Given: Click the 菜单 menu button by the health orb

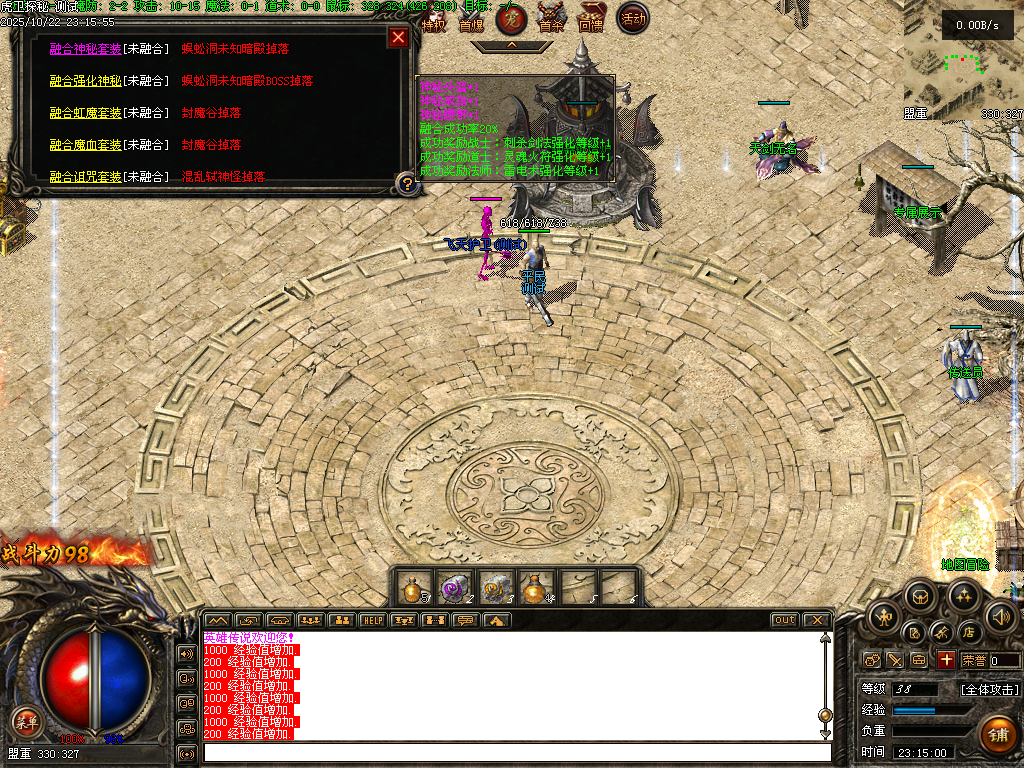Looking at the screenshot, I should click(x=26, y=721).
